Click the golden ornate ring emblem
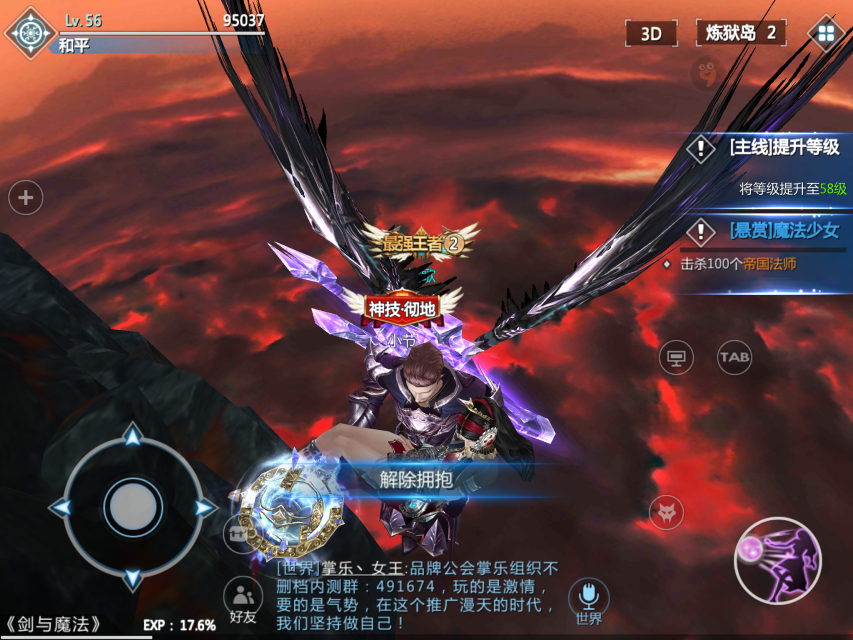This screenshot has height=640, width=853. pyautogui.click(x=286, y=506)
